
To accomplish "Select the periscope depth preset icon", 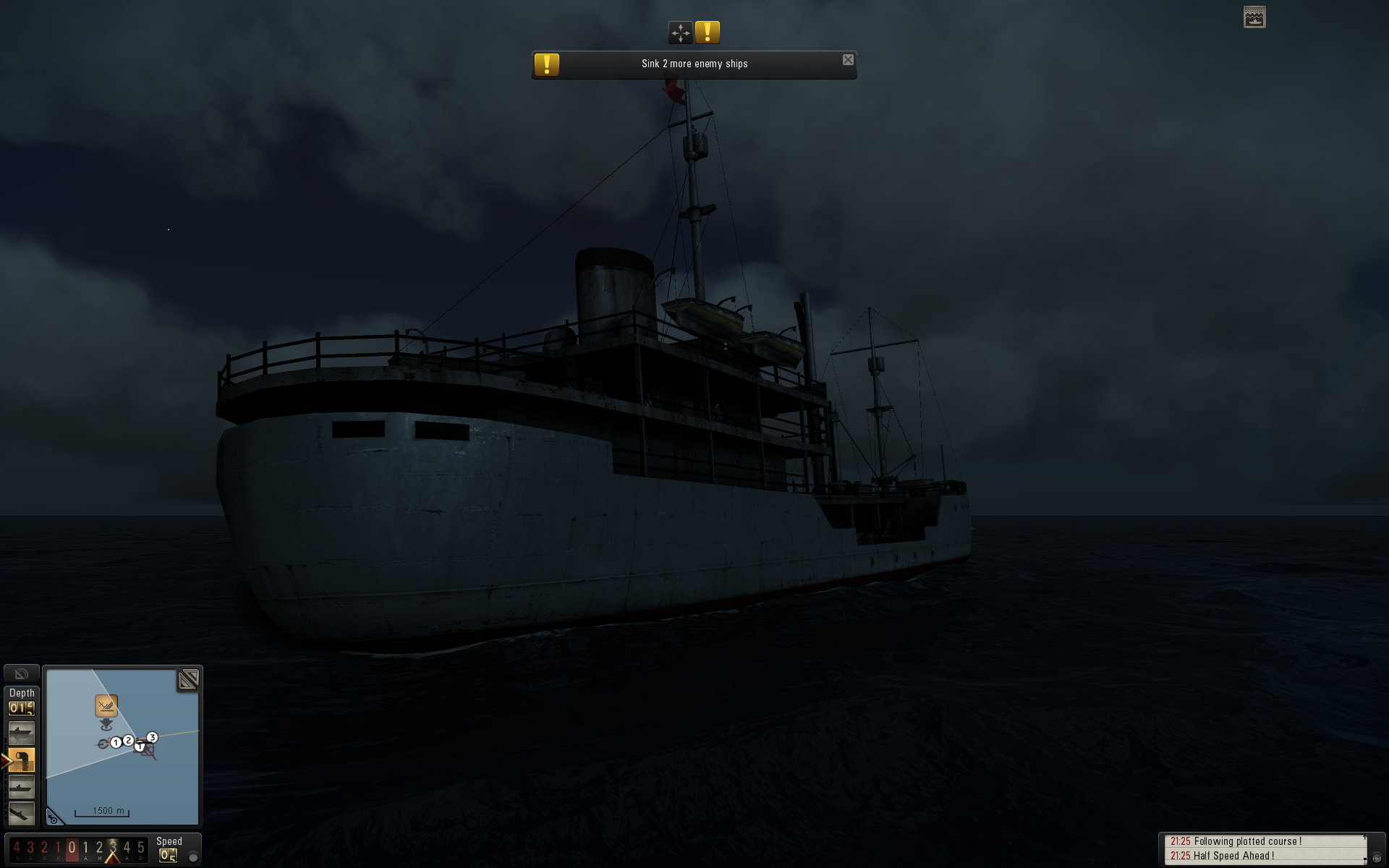I will [x=22, y=787].
